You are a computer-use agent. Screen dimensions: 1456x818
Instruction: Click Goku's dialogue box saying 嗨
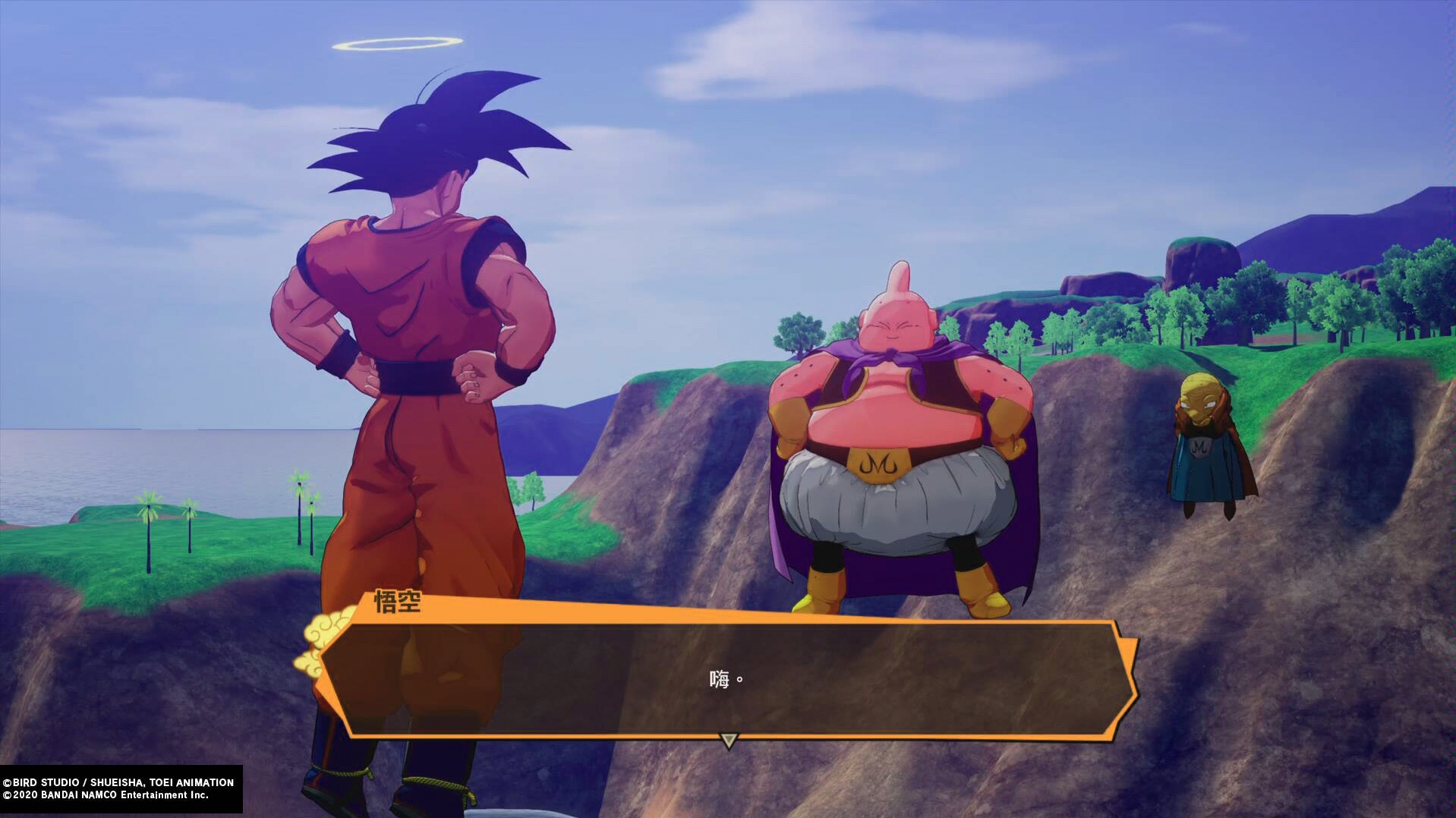727,678
